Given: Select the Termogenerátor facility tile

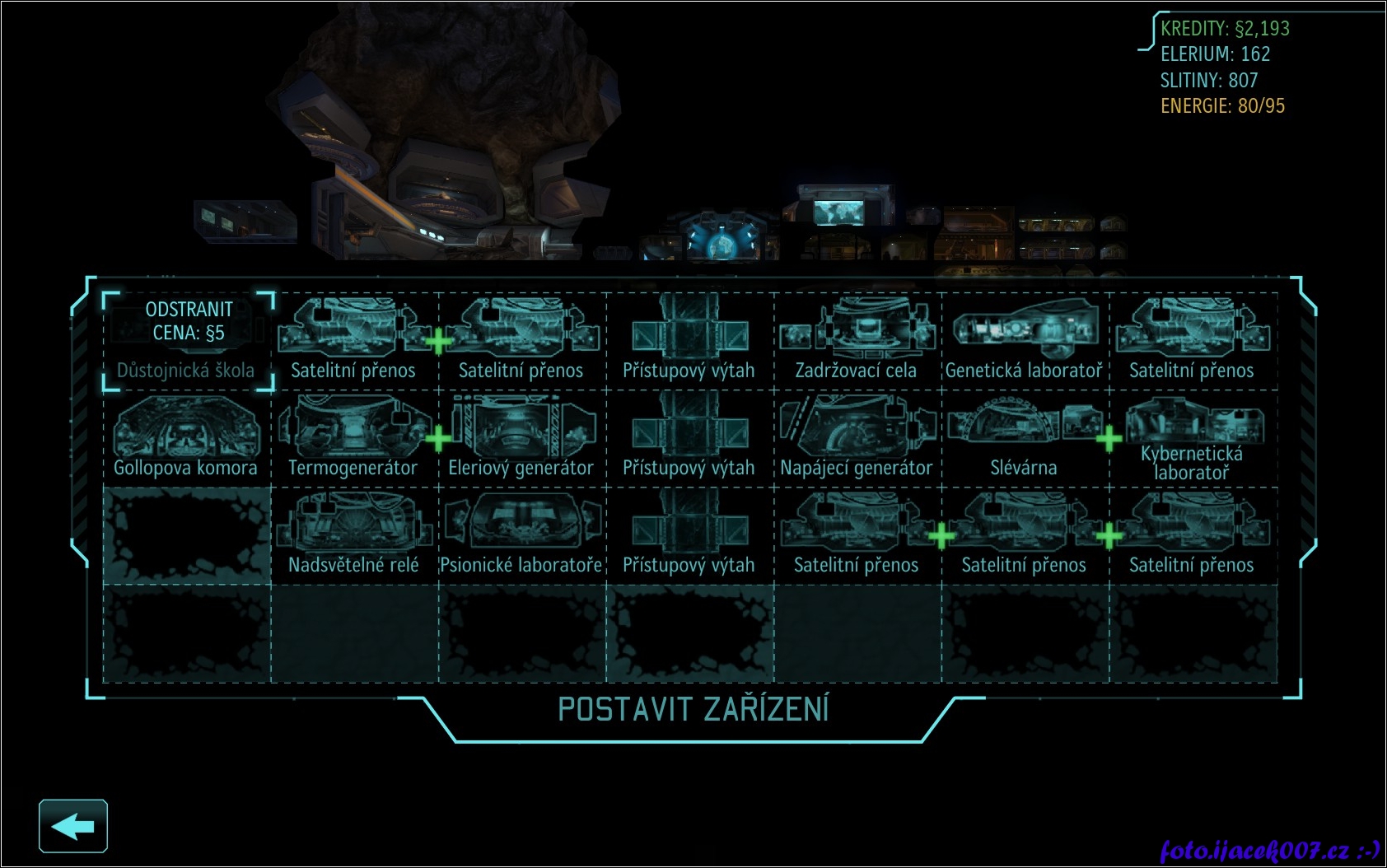Looking at the screenshot, I should tap(353, 438).
